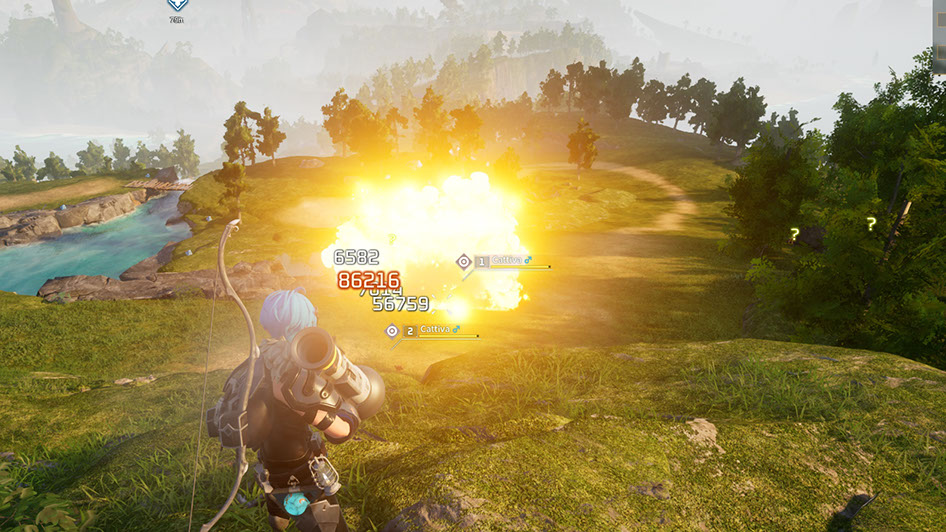Select the level 1 Cattiva target marker

(x=463, y=262)
